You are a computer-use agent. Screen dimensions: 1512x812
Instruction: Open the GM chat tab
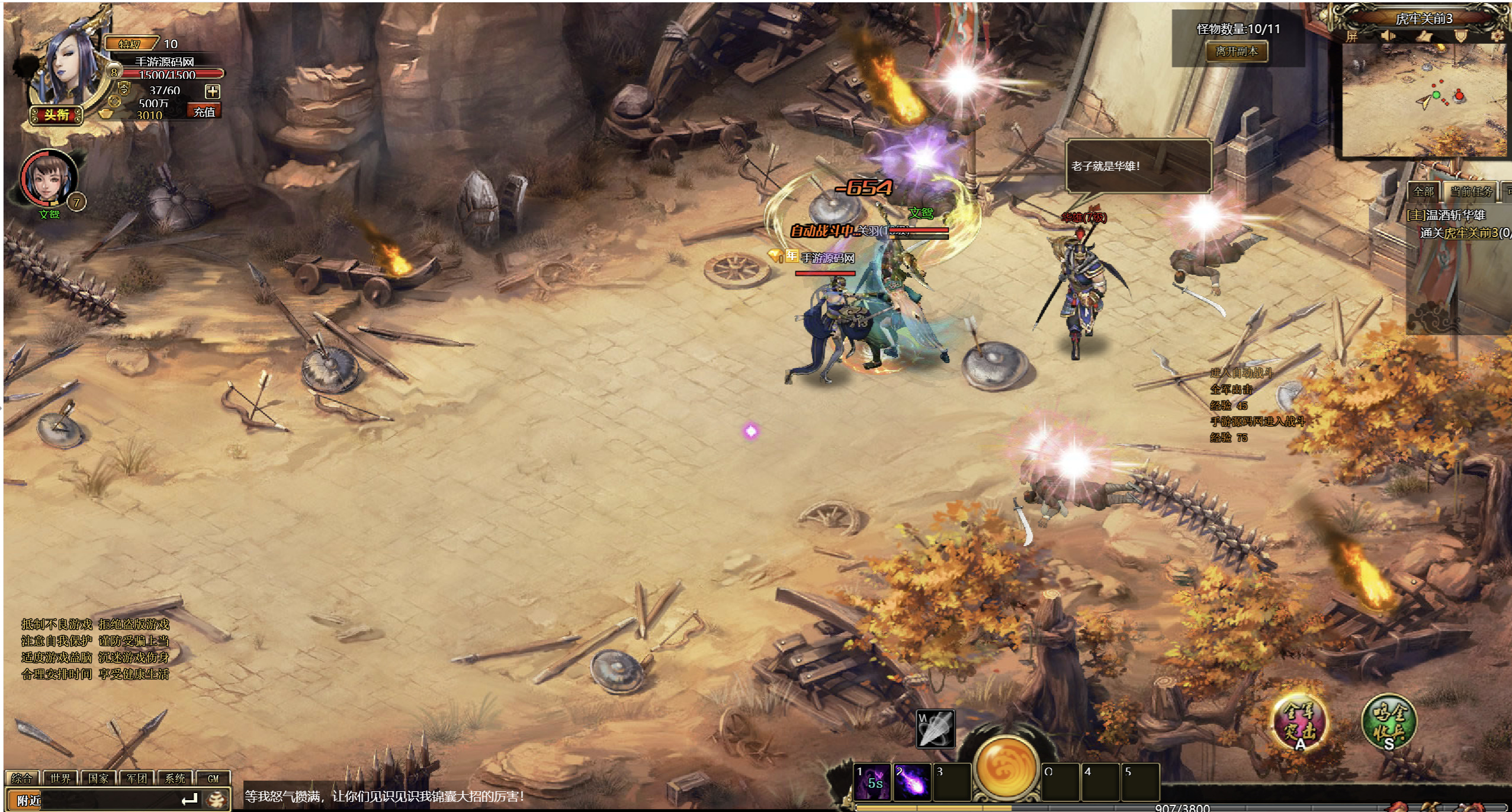pyautogui.click(x=213, y=778)
